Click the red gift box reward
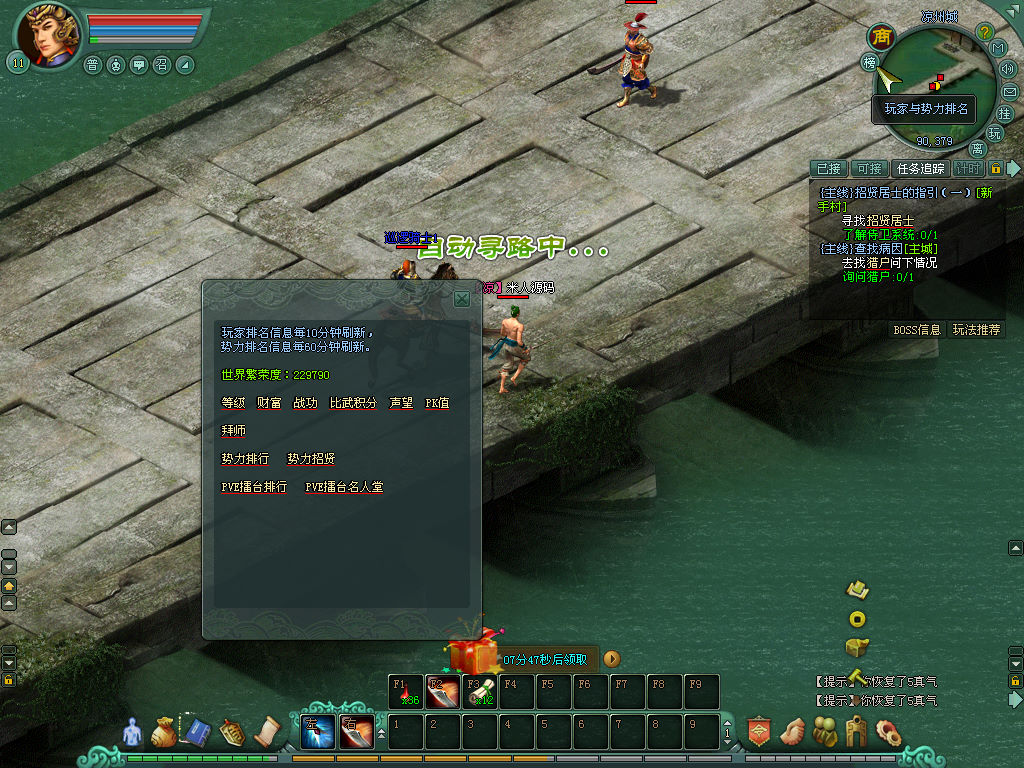This screenshot has height=768, width=1024. 473,655
